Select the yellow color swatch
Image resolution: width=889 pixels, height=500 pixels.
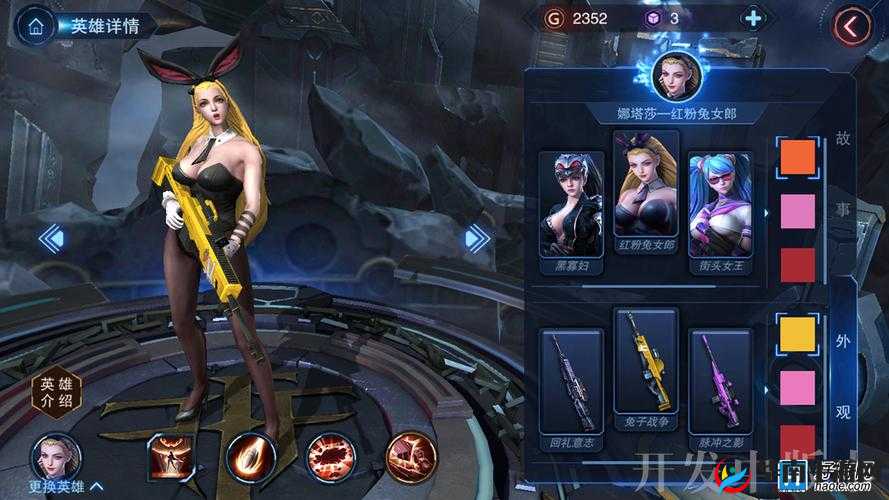click(797, 333)
